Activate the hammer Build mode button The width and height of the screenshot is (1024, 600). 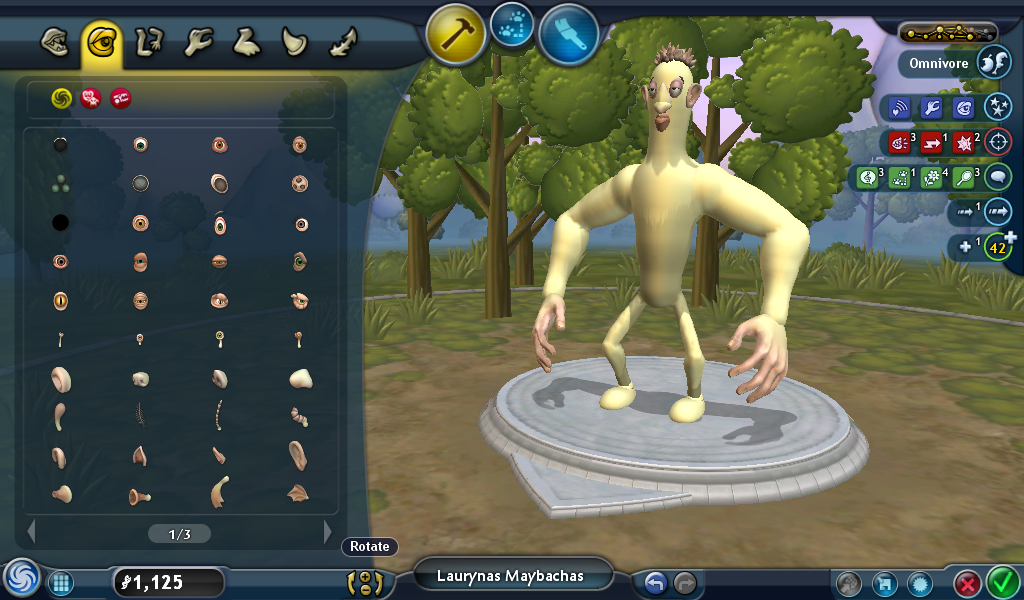pyautogui.click(x=456, y=33)
